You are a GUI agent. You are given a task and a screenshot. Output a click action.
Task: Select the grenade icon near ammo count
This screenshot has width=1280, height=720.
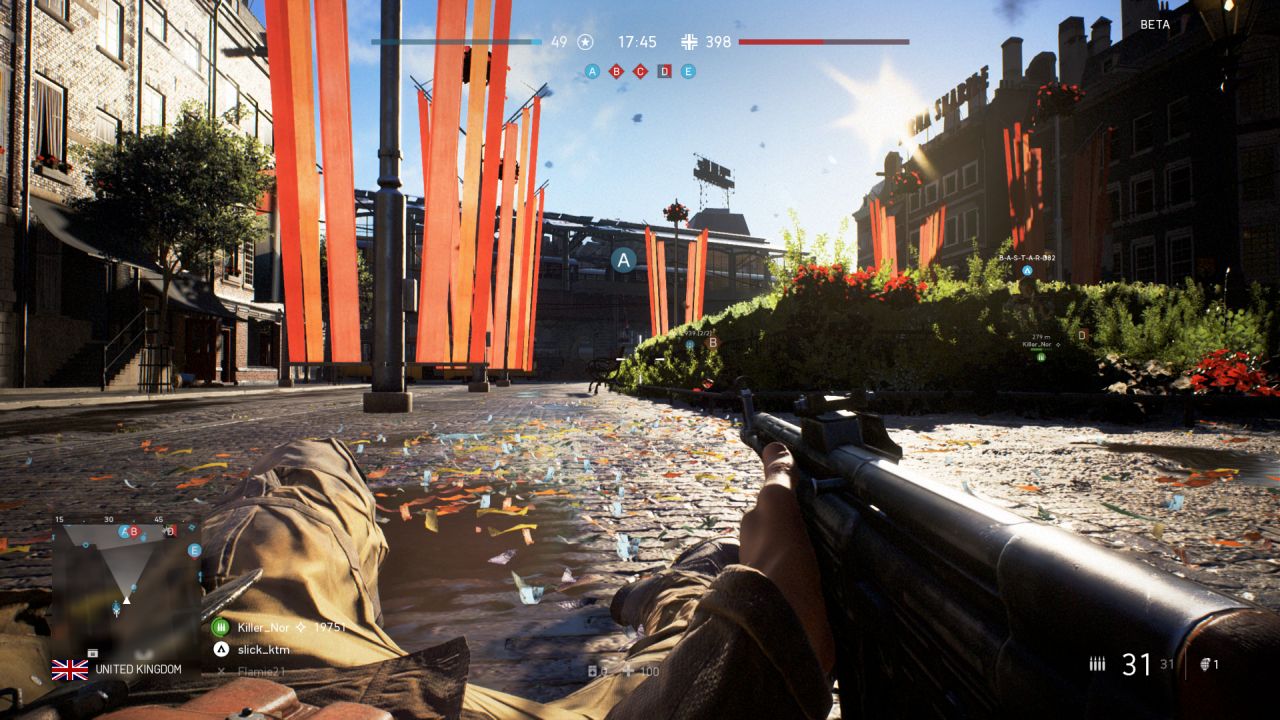tap(1204, 664)
